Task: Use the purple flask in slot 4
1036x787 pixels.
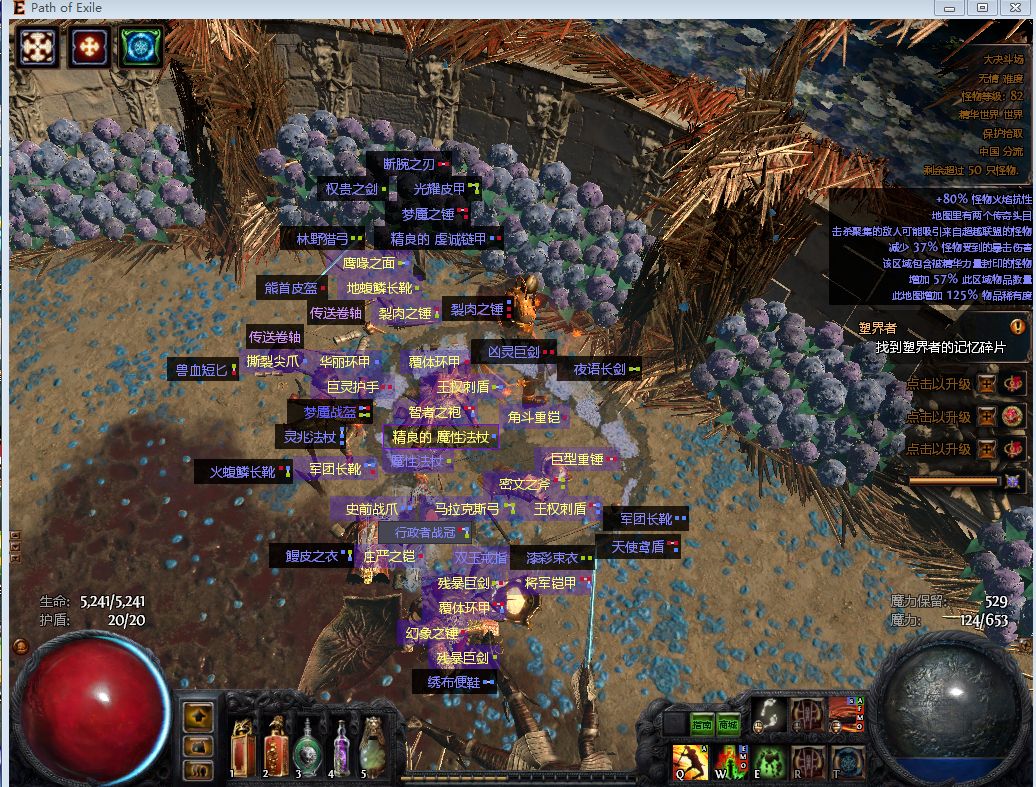Action: point(341,749)
